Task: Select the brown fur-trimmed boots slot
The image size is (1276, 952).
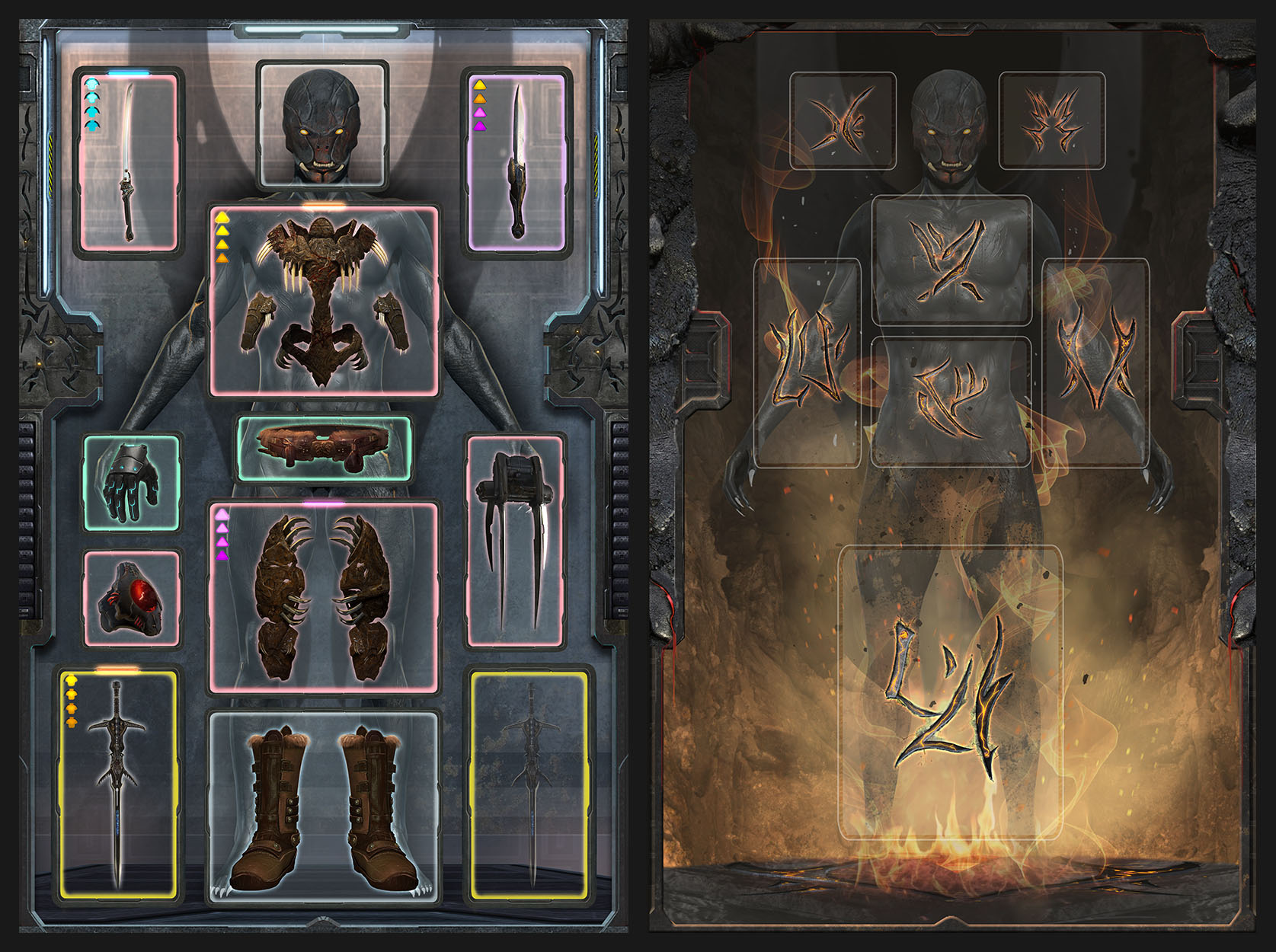Action: [325, 807]
